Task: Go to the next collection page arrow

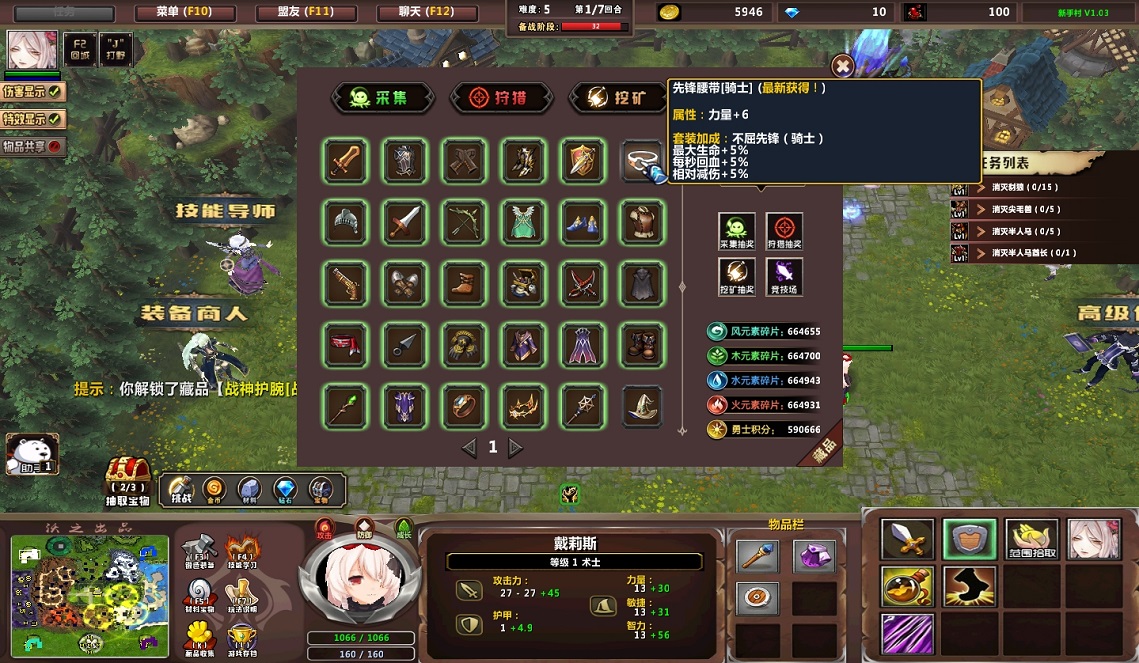Action: pos(516,448)
